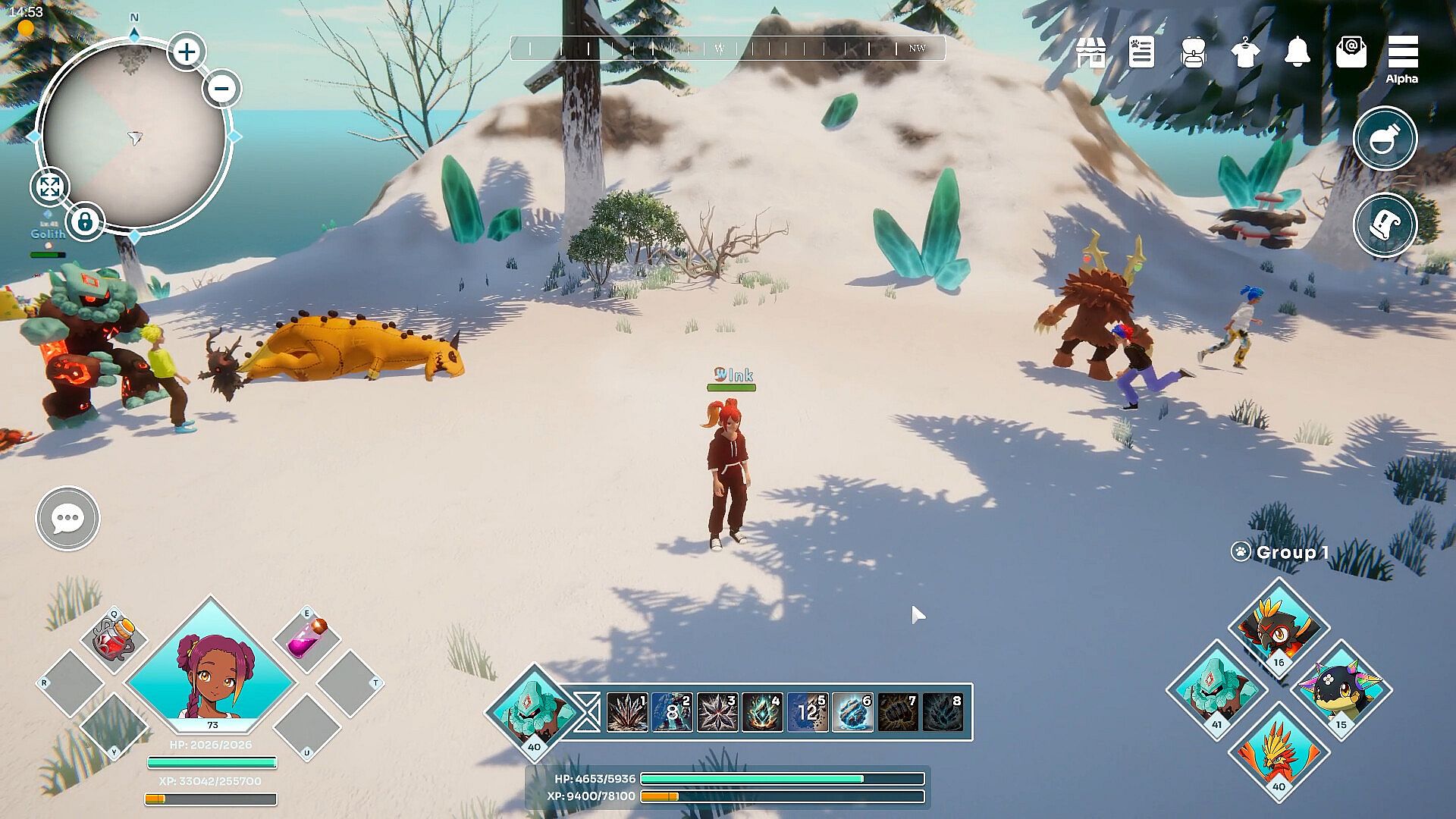Select the level 40 orange phoenix portrait
The width and height of the screenshot is (1456, 819).
(x=1279, y=752)
